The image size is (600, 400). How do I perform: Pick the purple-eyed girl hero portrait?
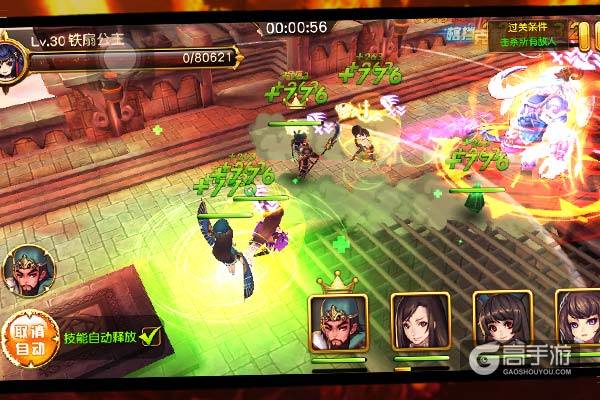tap(577, 321)
